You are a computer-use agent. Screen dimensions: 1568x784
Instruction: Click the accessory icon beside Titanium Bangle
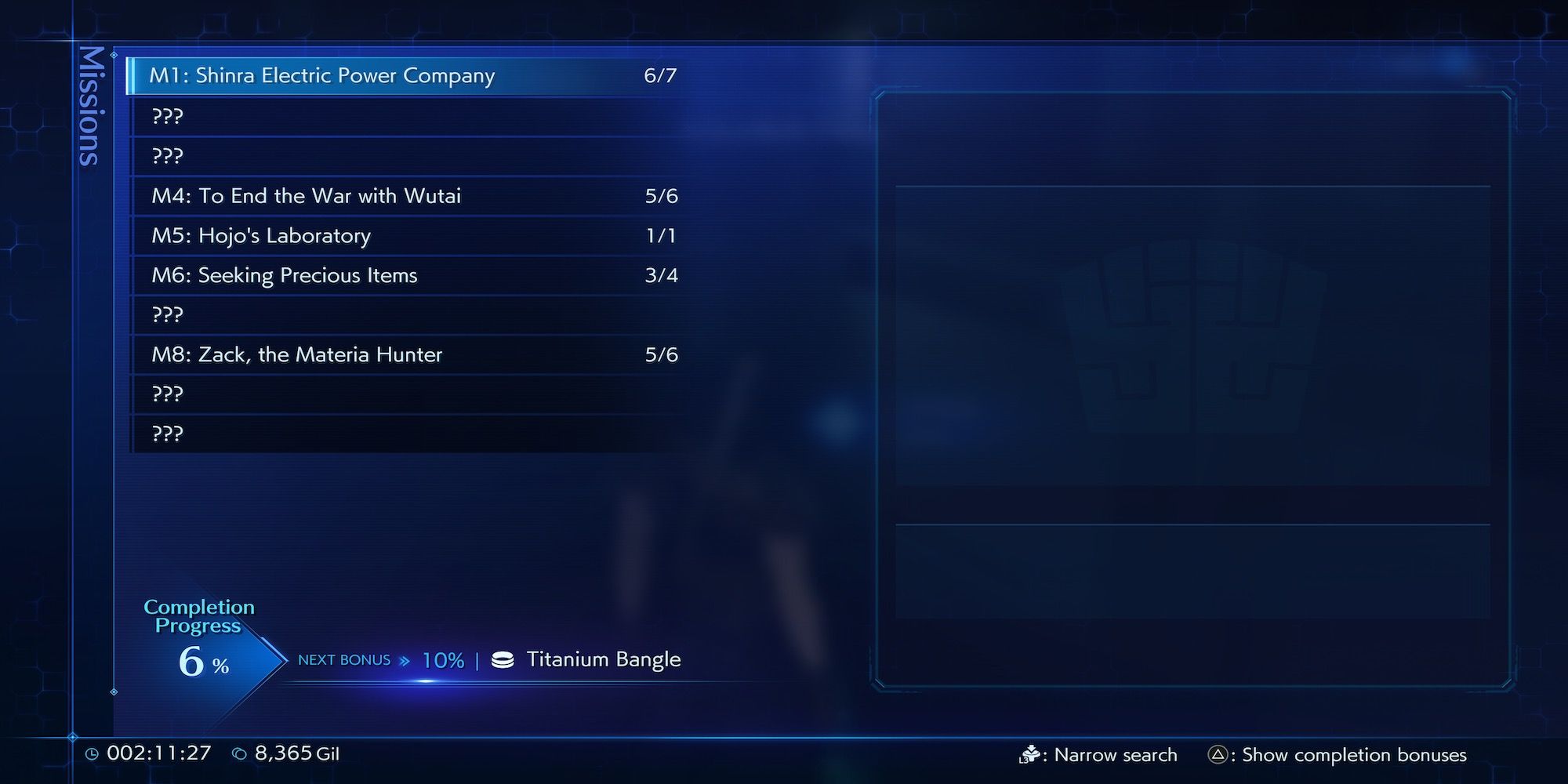(x=502, y=660)
